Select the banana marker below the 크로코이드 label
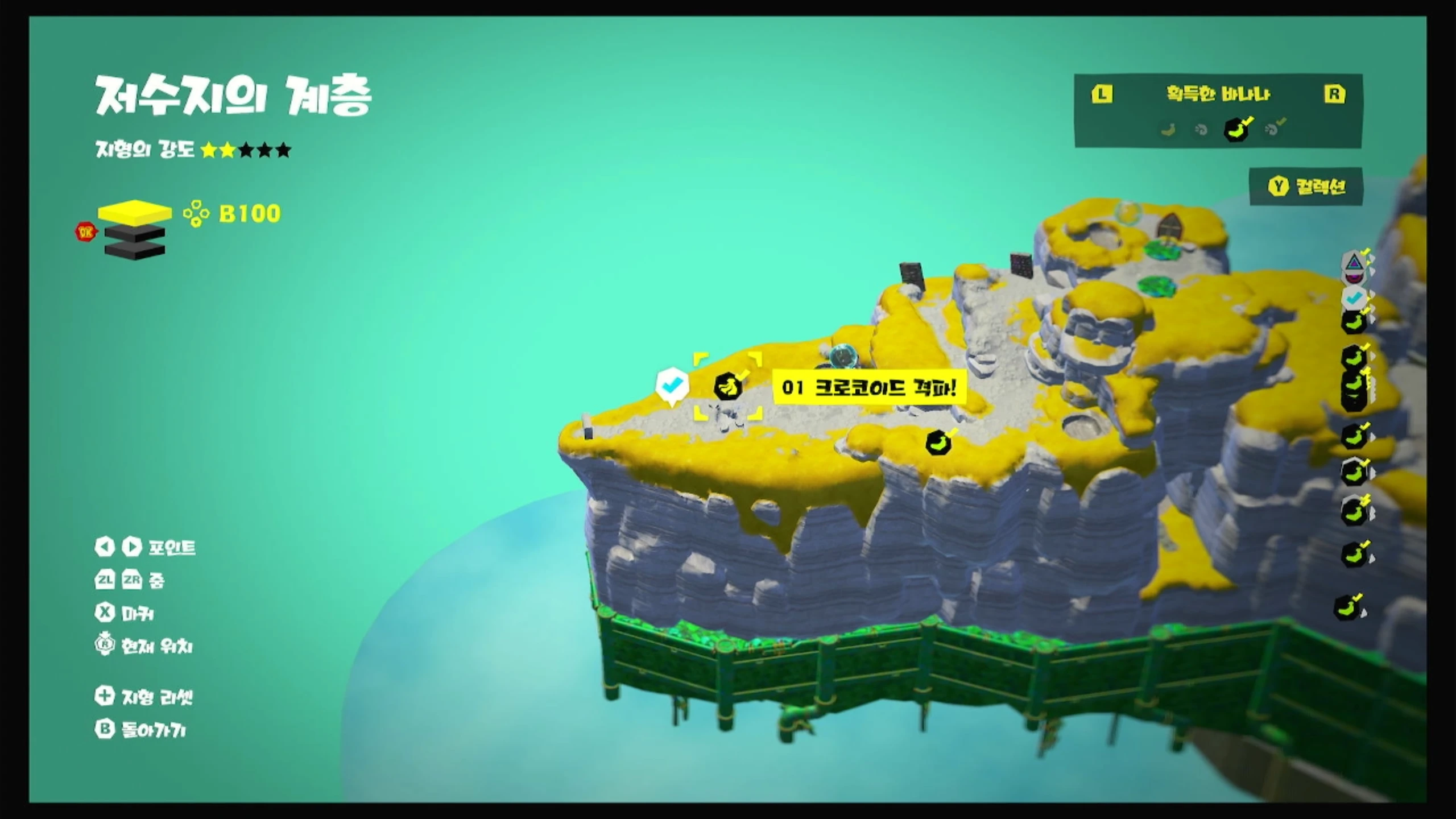 [938, 443]
